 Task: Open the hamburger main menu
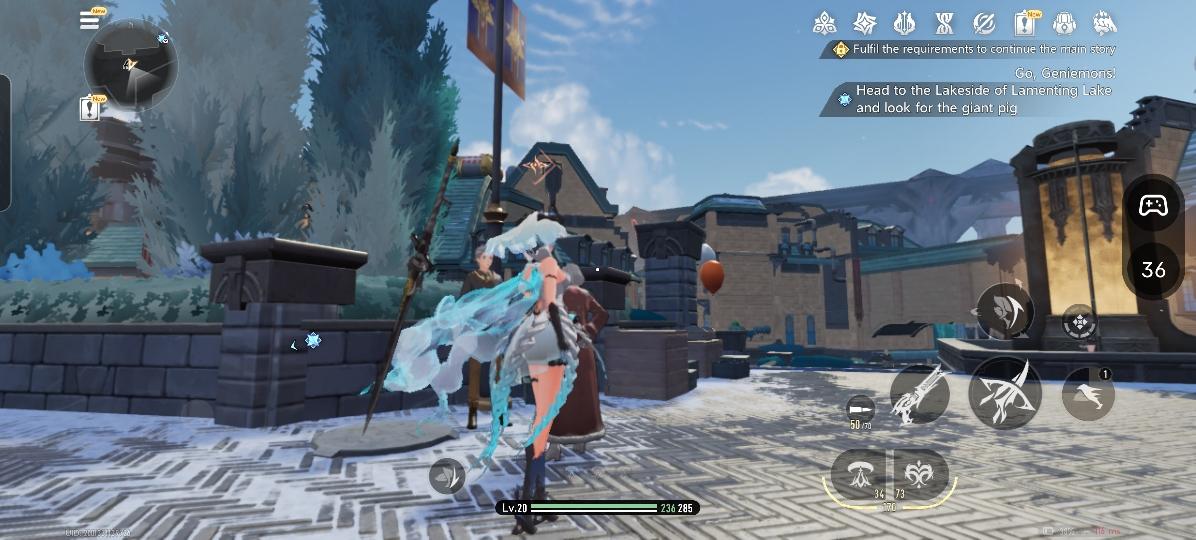tap(90, 19)
